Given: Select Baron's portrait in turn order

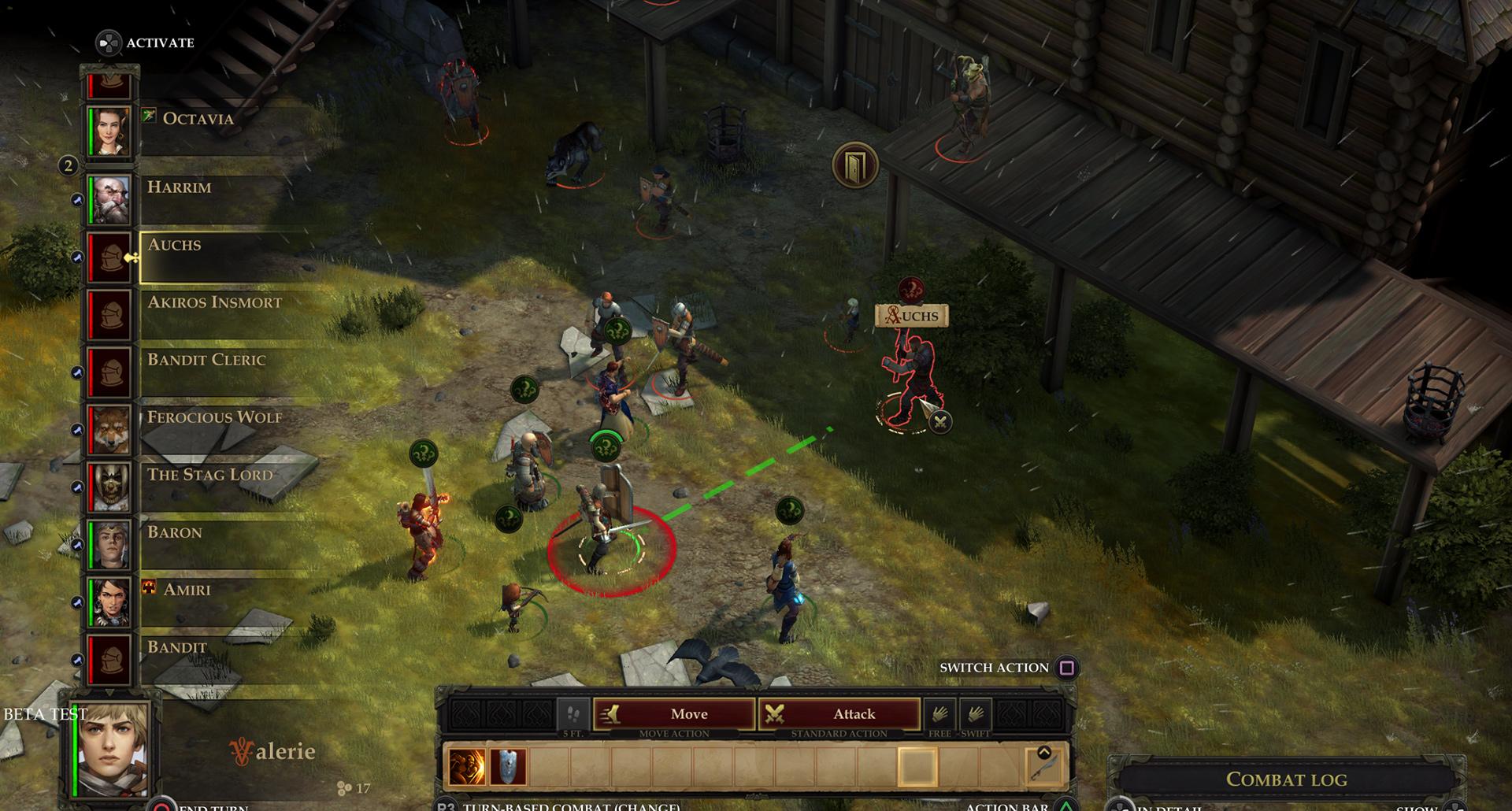Looking at the screenshot, I should (109, 544).
